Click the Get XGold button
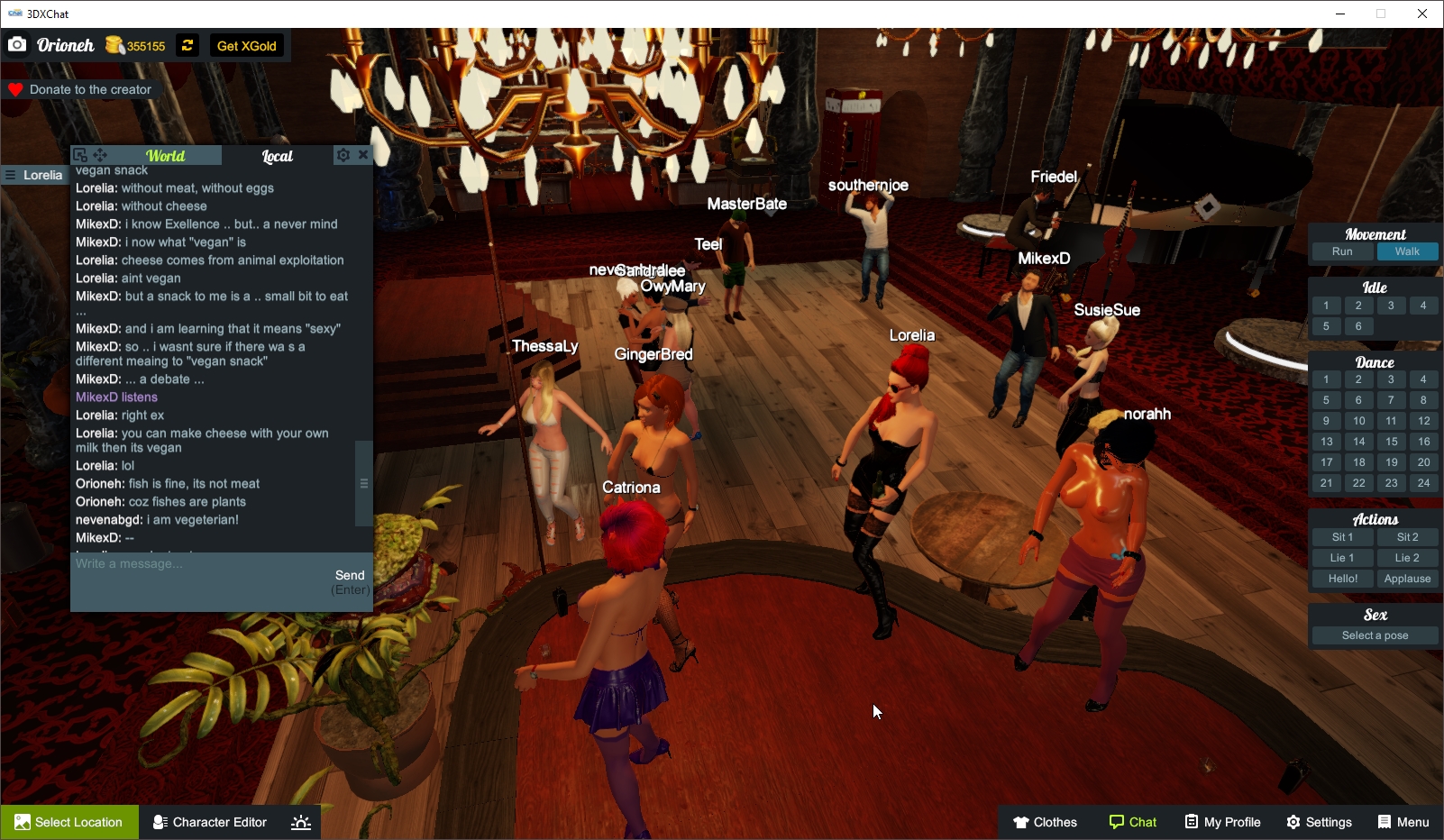The width and height of the screenshot is (1444, 840). click(247, 45)
